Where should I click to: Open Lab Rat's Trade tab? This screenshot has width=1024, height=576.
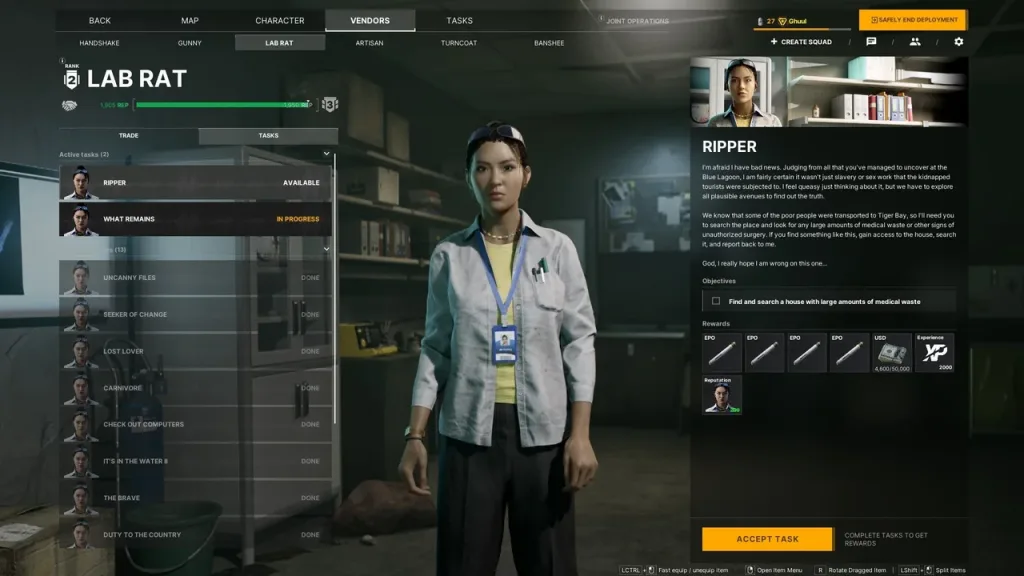click(129, 135)
